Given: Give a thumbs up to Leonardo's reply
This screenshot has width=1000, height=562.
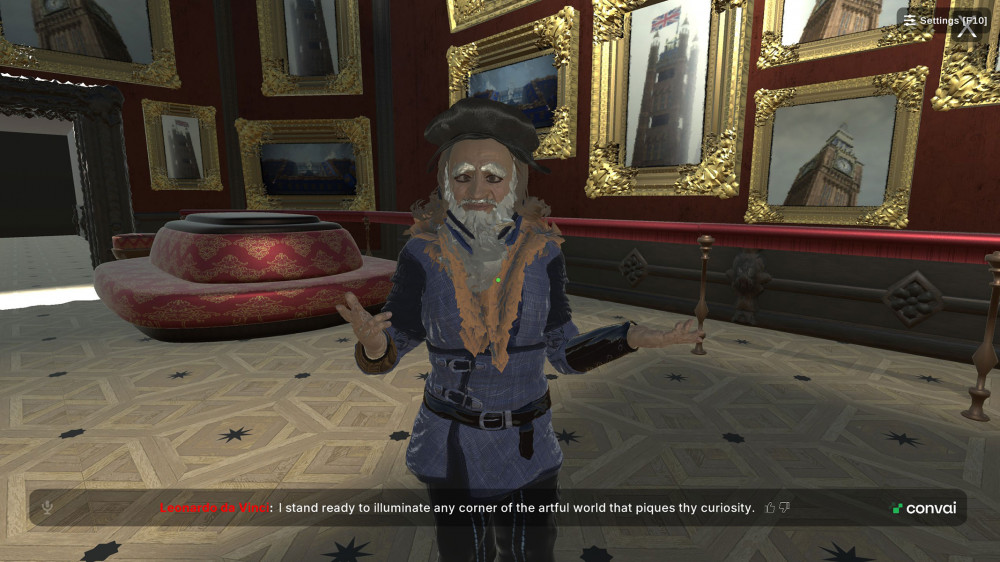Looking at the screenshot, I should click(x=770, y=508).
